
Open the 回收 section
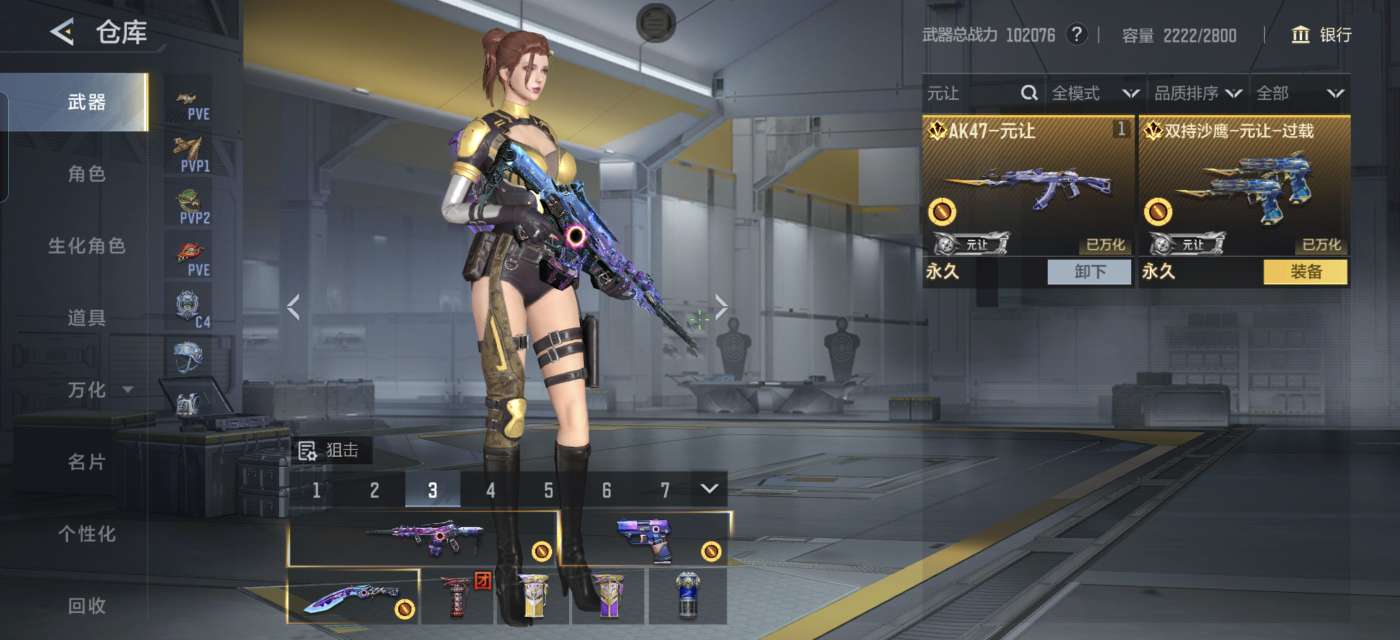pyautogui.click(x=86, y=606)
